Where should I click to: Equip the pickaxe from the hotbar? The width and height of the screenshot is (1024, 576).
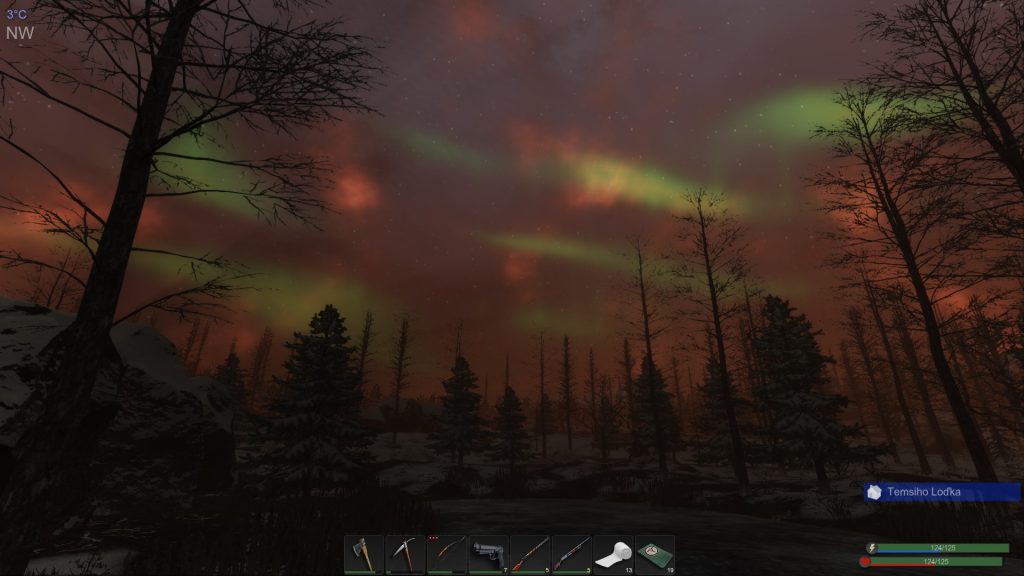pyautogui.click(x=405, y=554)
